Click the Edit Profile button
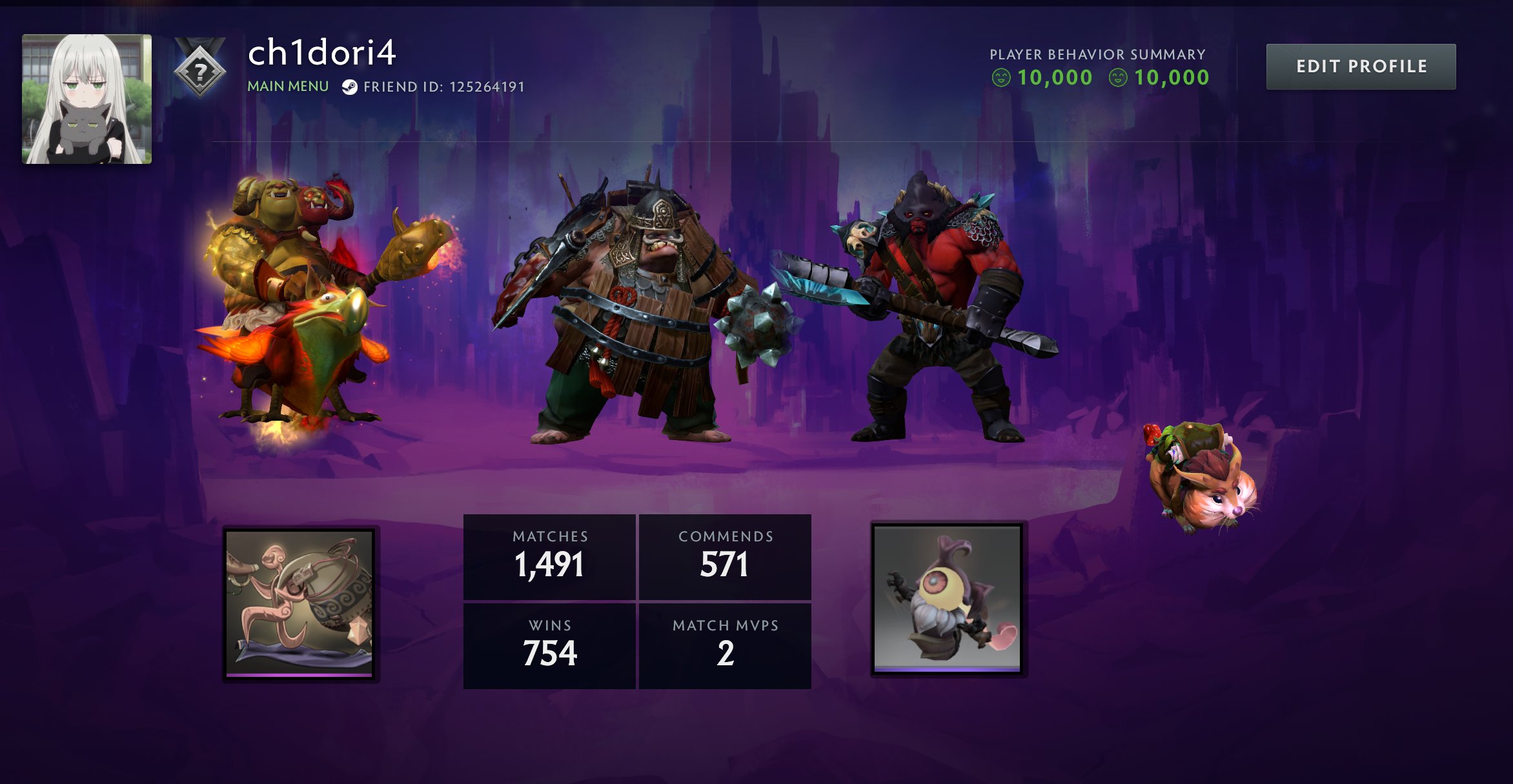Viewport: 1513px width, 784px height. (x=1361, y=66)
